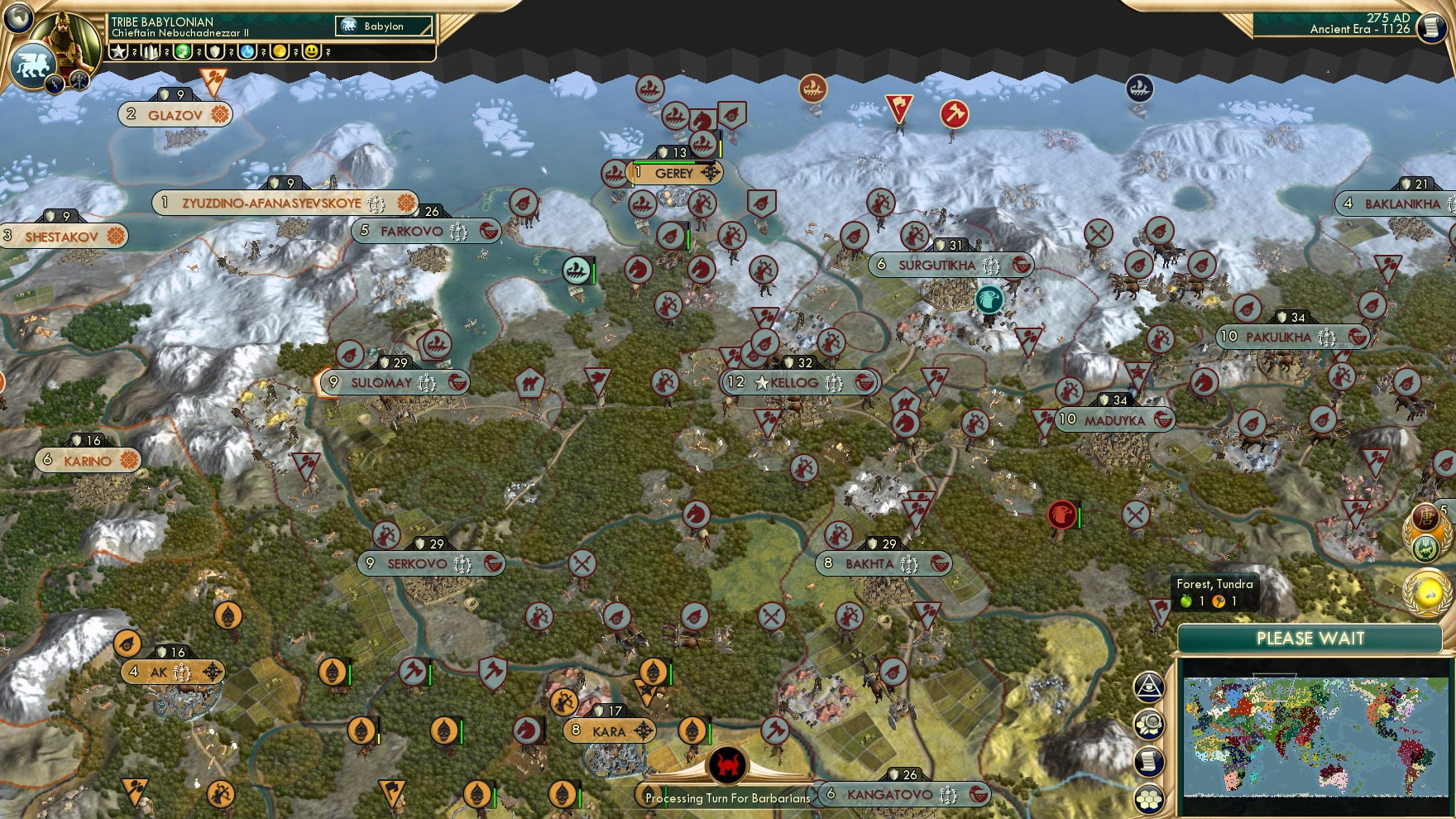The height and width of the screenshot is (819, 1456).
Task: Click the happiness smiley icon in status bar
Action: [x=311, y=51]
